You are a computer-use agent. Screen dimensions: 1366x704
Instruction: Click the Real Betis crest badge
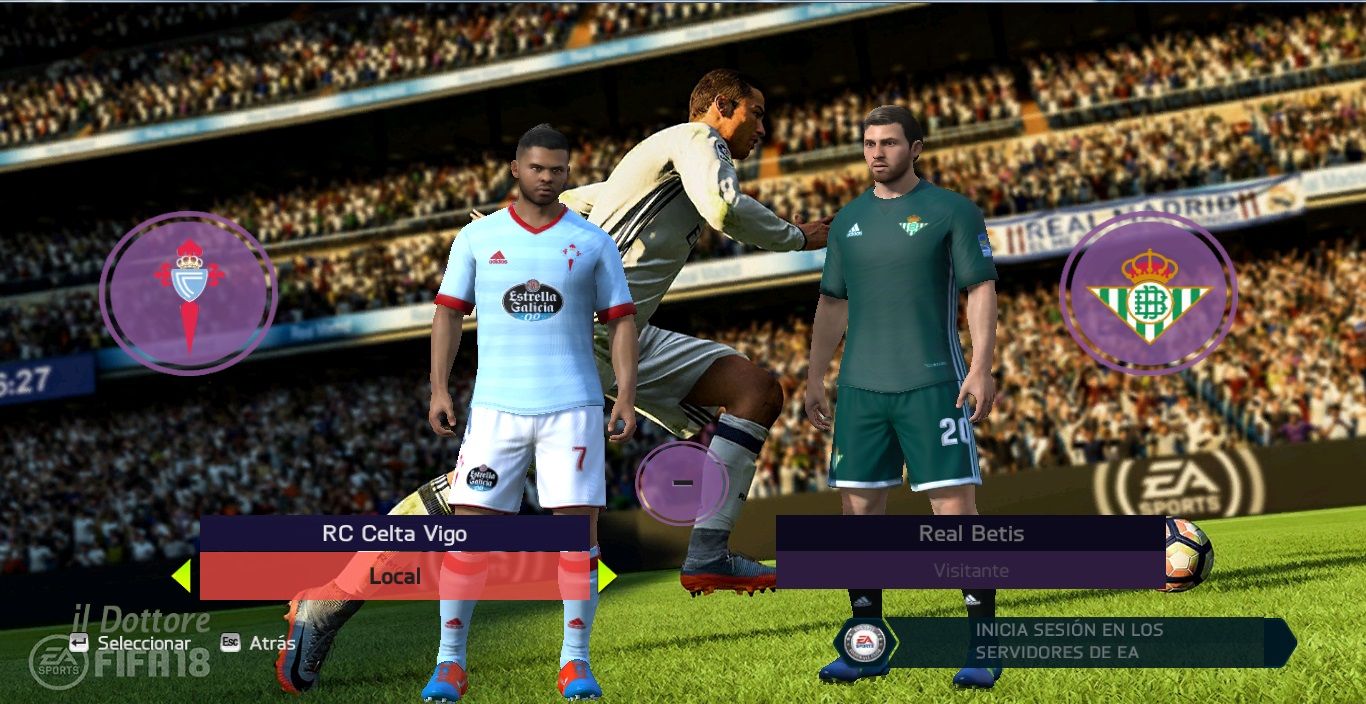(1148, 293)
